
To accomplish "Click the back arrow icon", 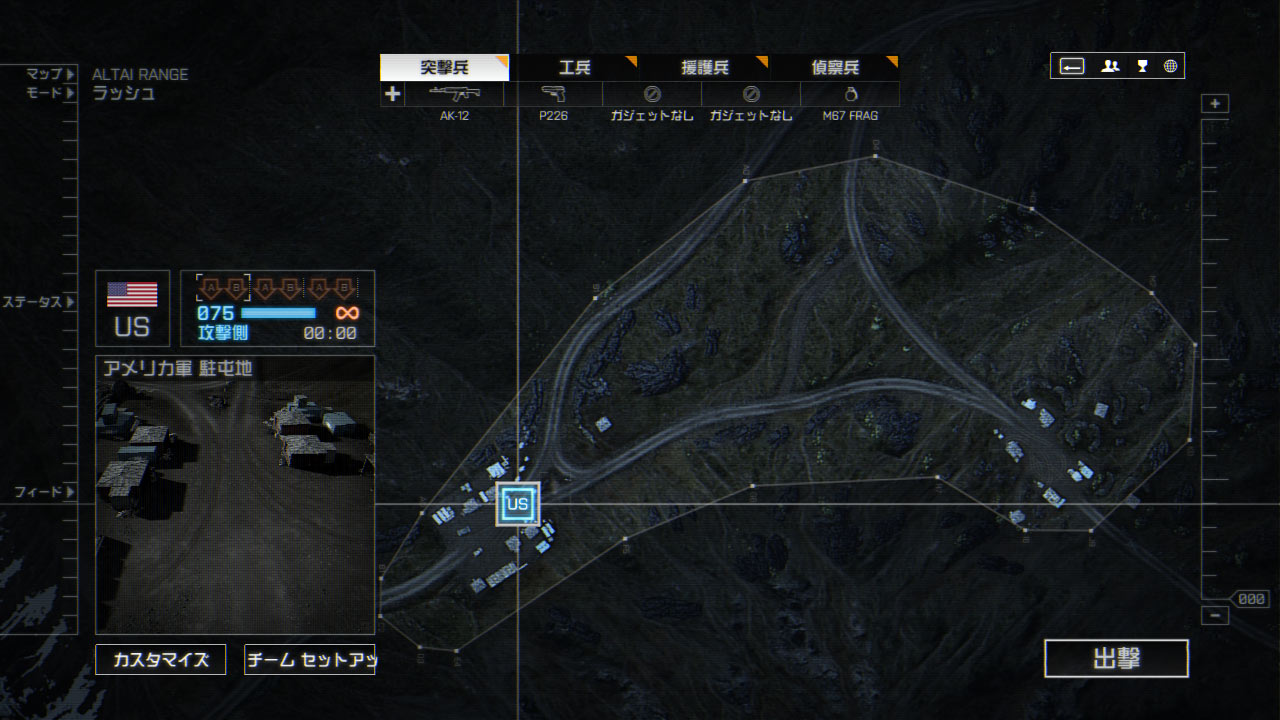I will point(1071,66).
